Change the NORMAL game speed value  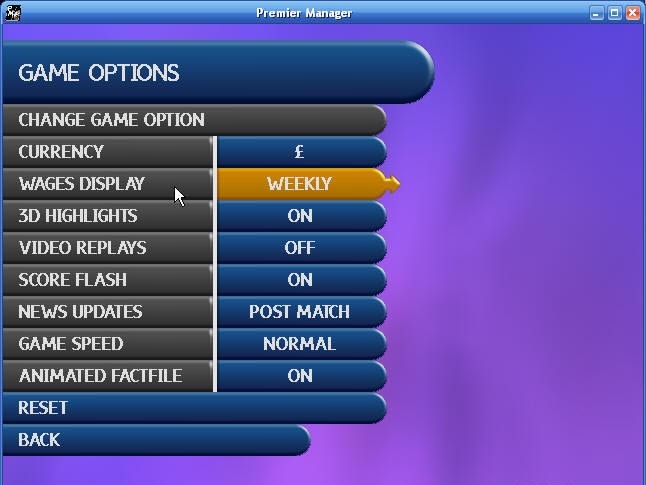point(299,344)
